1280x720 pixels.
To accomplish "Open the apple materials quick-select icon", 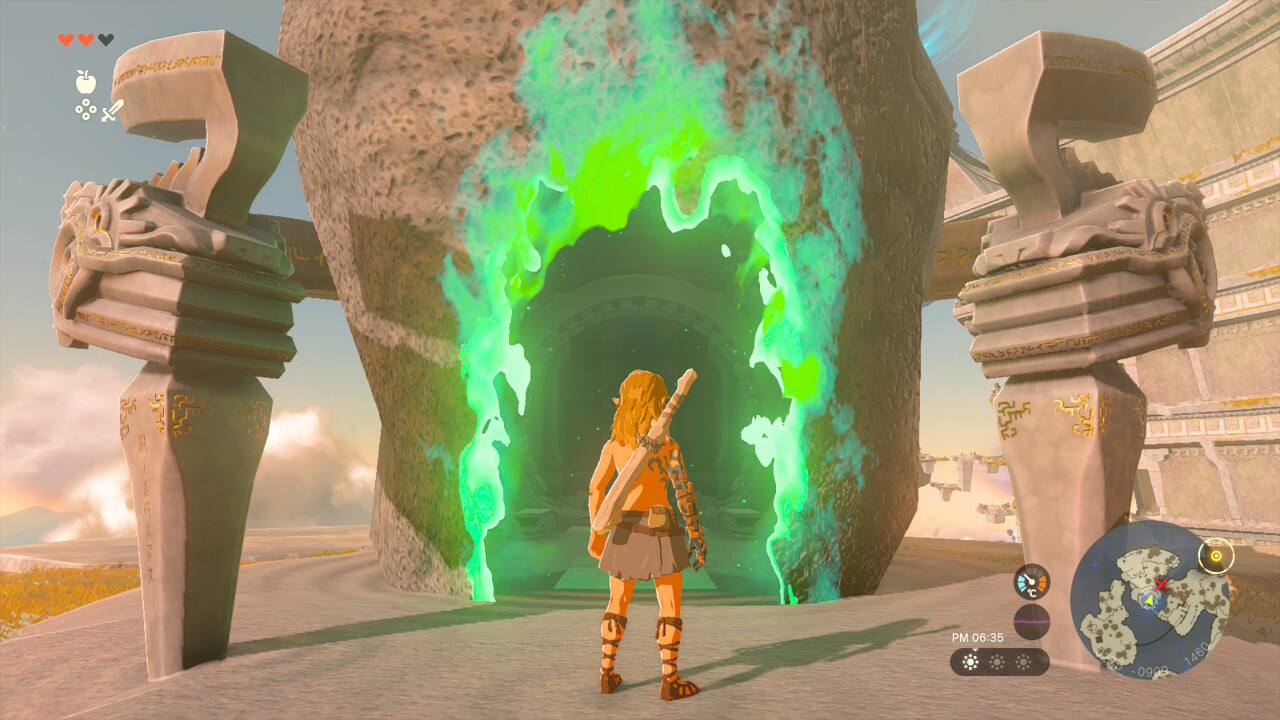I will [x=85, y=82].
